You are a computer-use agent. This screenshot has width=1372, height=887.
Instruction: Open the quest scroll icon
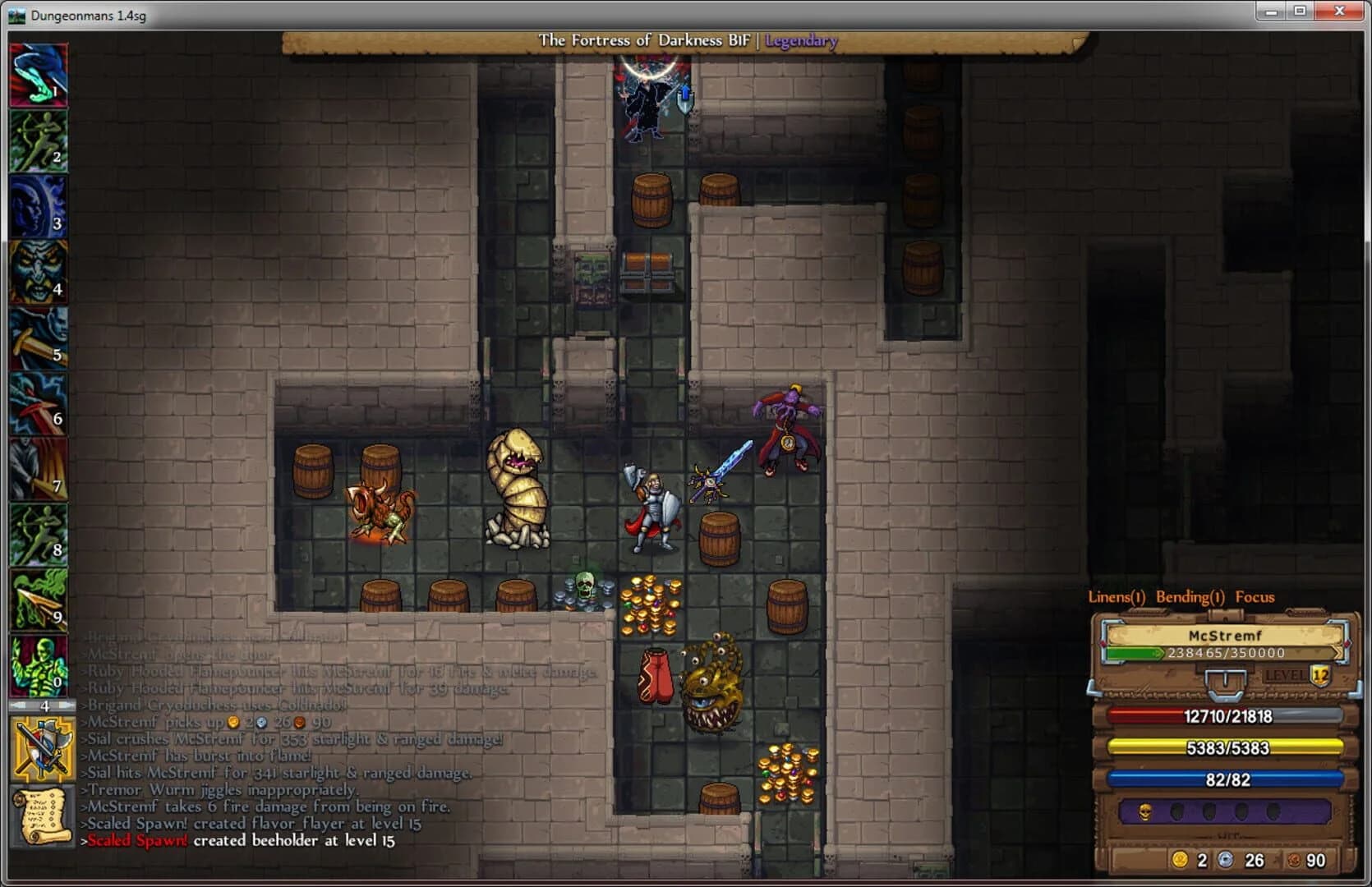(39, 809)
